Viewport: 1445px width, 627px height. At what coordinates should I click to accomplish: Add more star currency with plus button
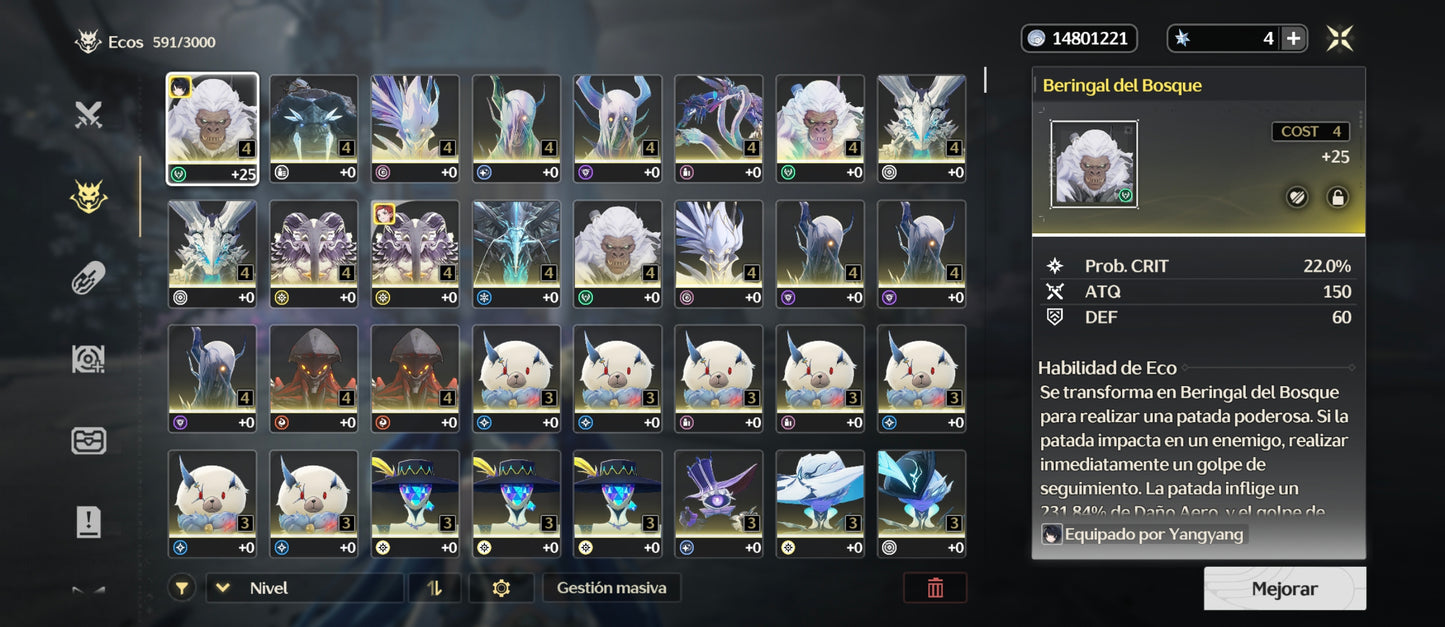pos(1293,39)
